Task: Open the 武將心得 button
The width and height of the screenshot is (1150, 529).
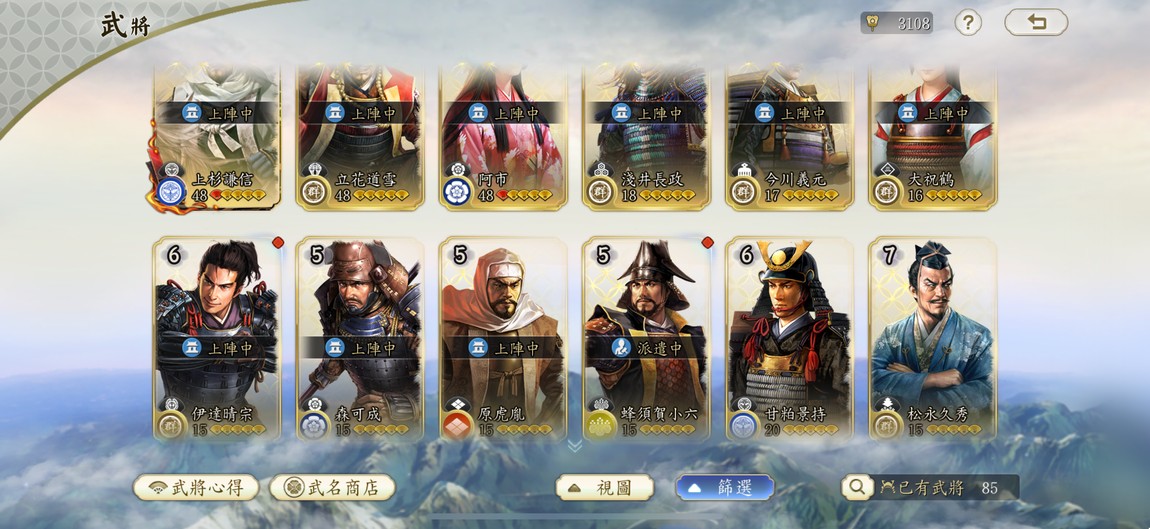Action: click(196, 487)
